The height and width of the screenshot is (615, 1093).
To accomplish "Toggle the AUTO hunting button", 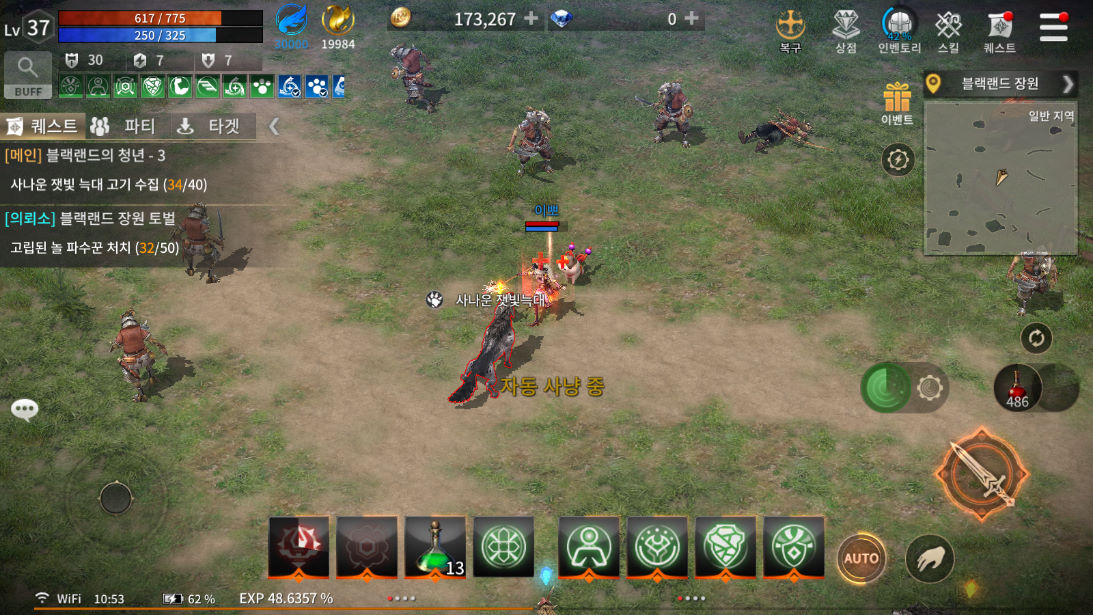I will click(x=861, y=558).
